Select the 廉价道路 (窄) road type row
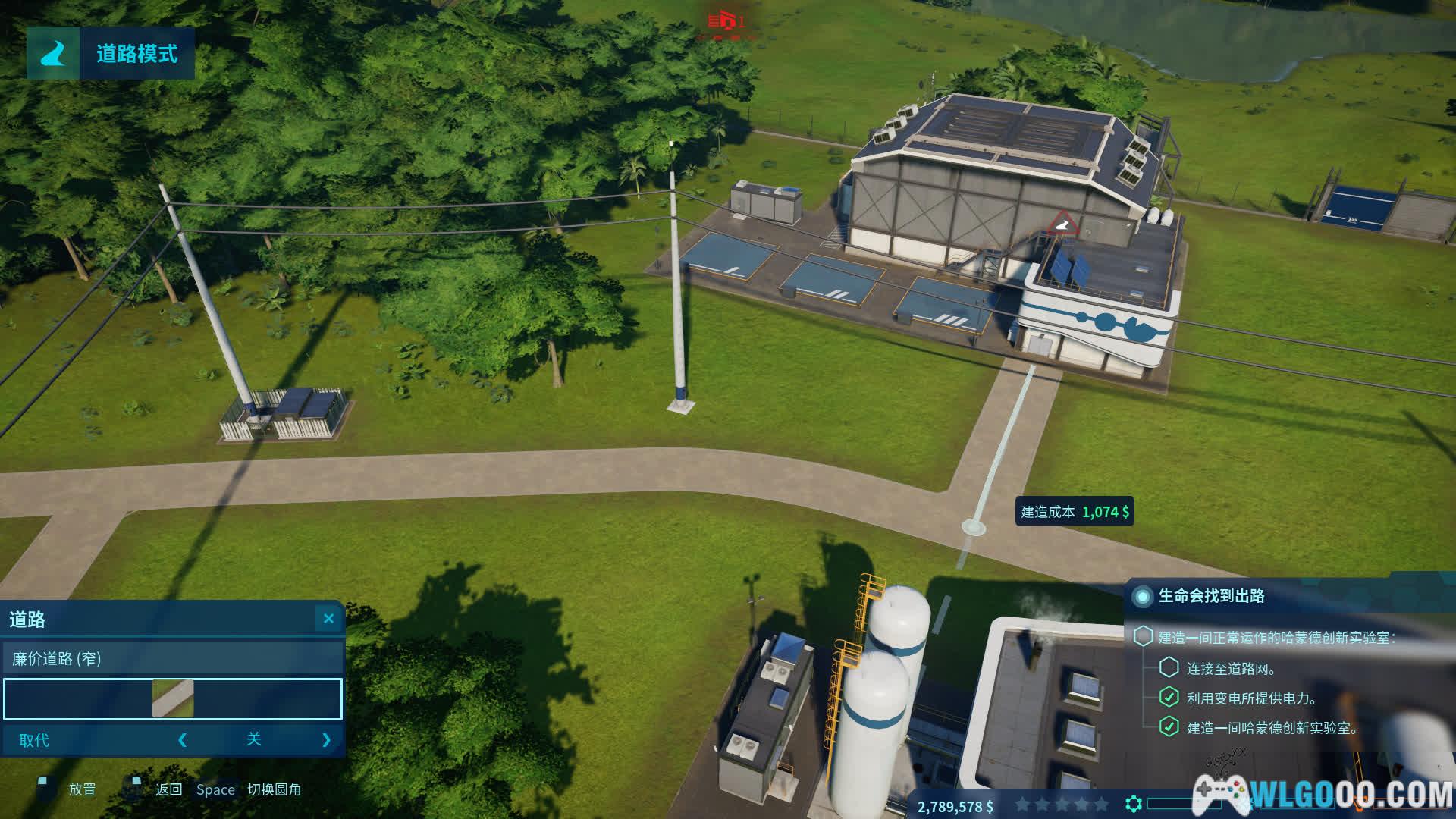This screenshot has width=1456, height=819. (173, 658)
